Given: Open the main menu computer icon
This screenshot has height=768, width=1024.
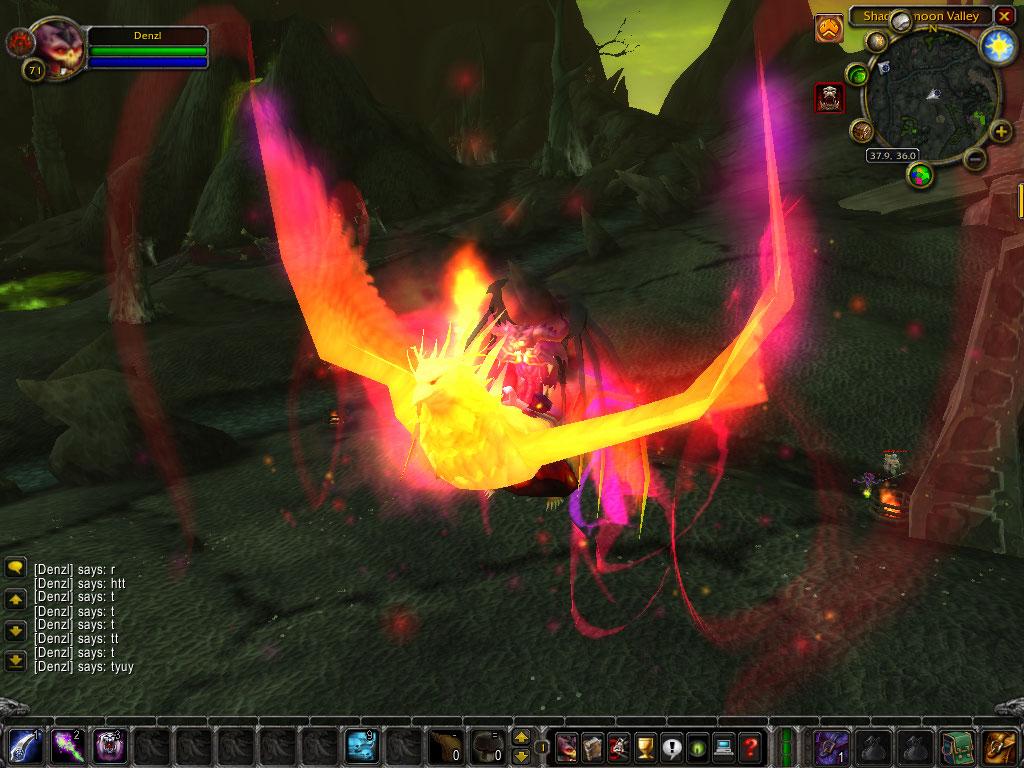Looking at the screenshot, I should point(723,746).
